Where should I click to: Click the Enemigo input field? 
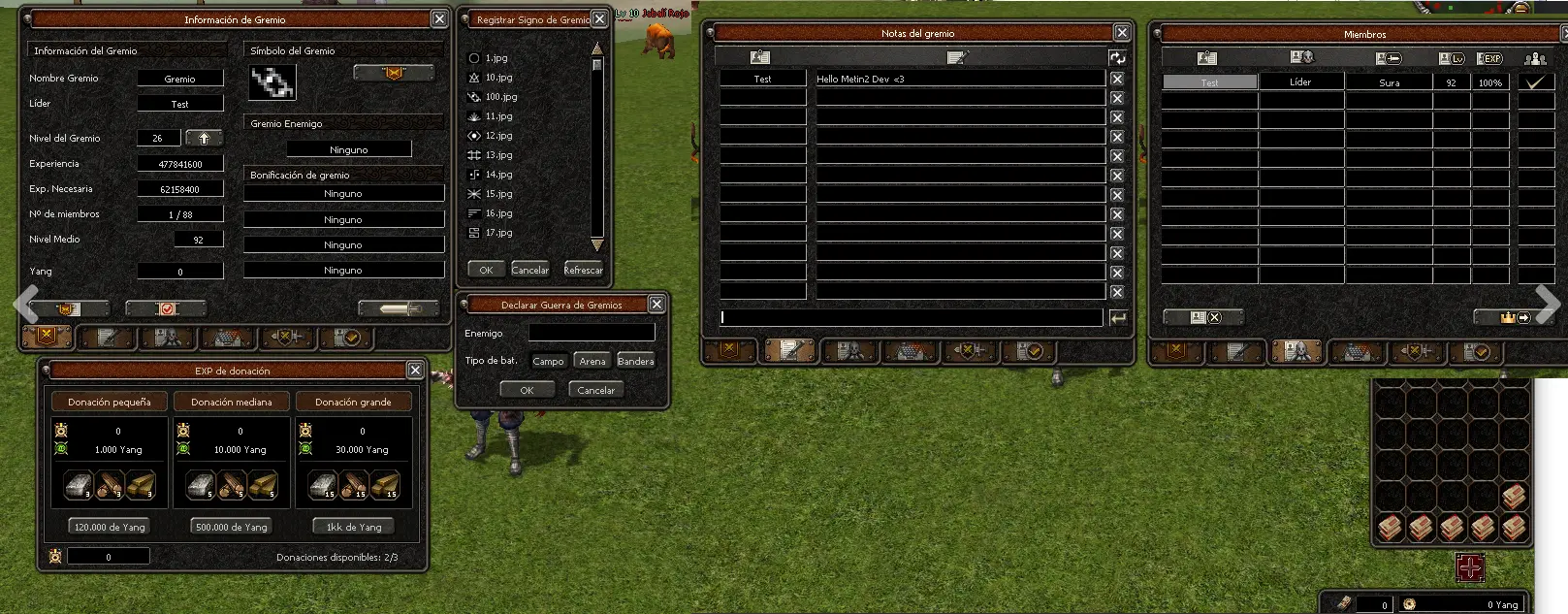pyautogui.click(x=592, y=333)
